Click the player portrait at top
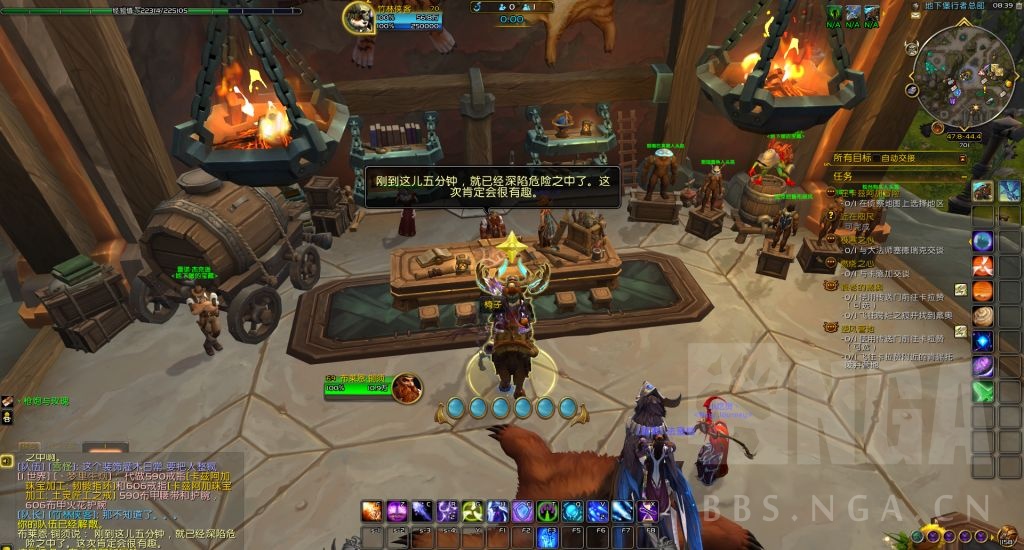1024x550 pixels. tap(360, 17)
